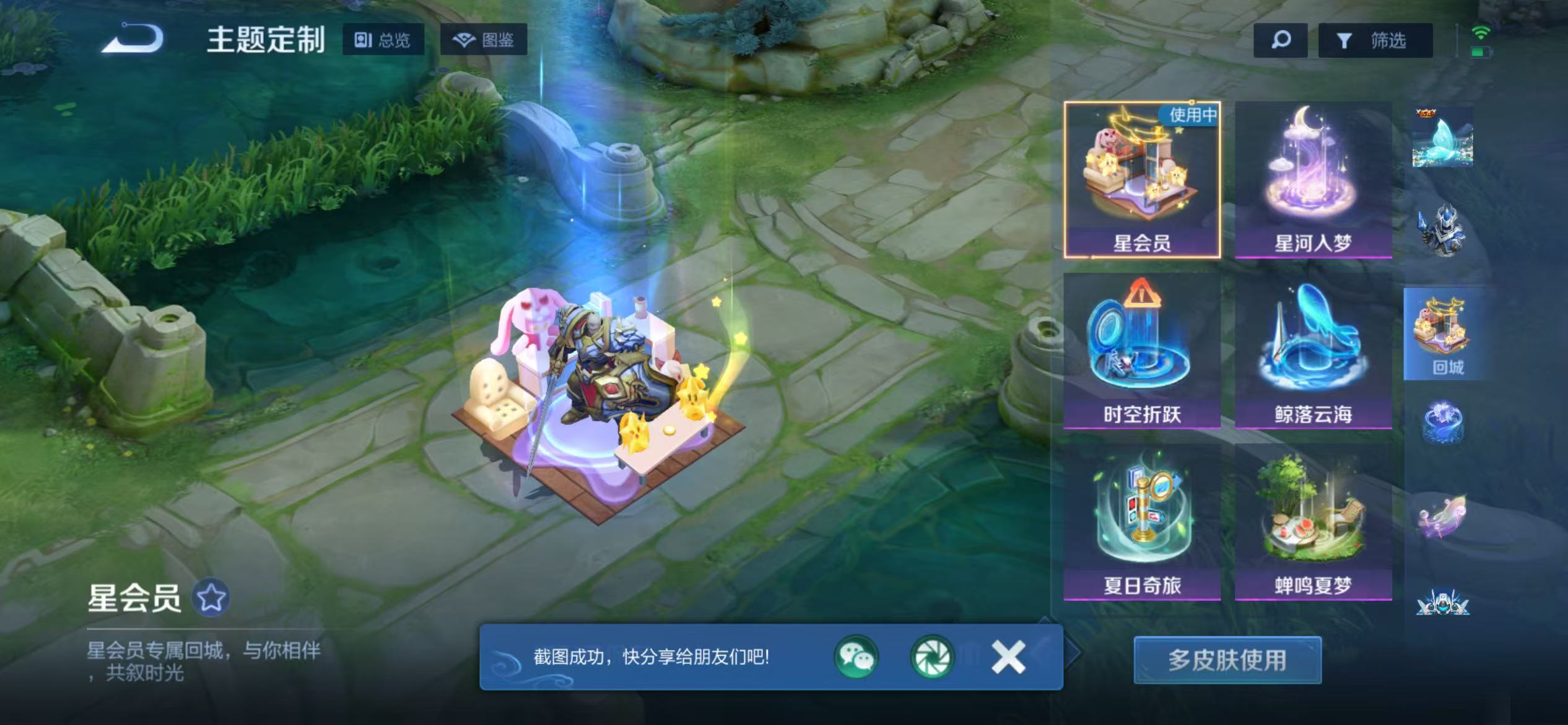
Task: Select the 星河入梦 return effect
Action: 1312,180
